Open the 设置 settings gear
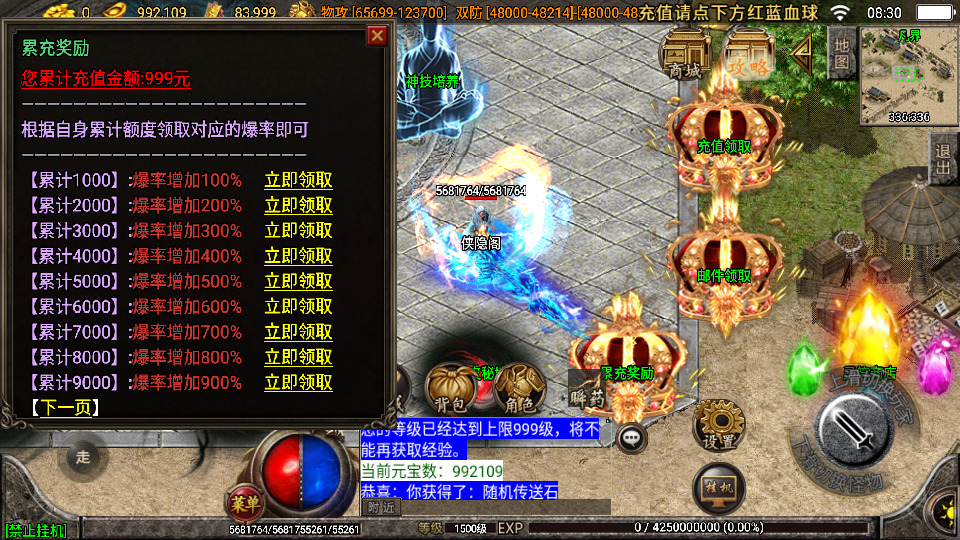The width and height of the screenshot is (960, 540). (x=717, y=425)
